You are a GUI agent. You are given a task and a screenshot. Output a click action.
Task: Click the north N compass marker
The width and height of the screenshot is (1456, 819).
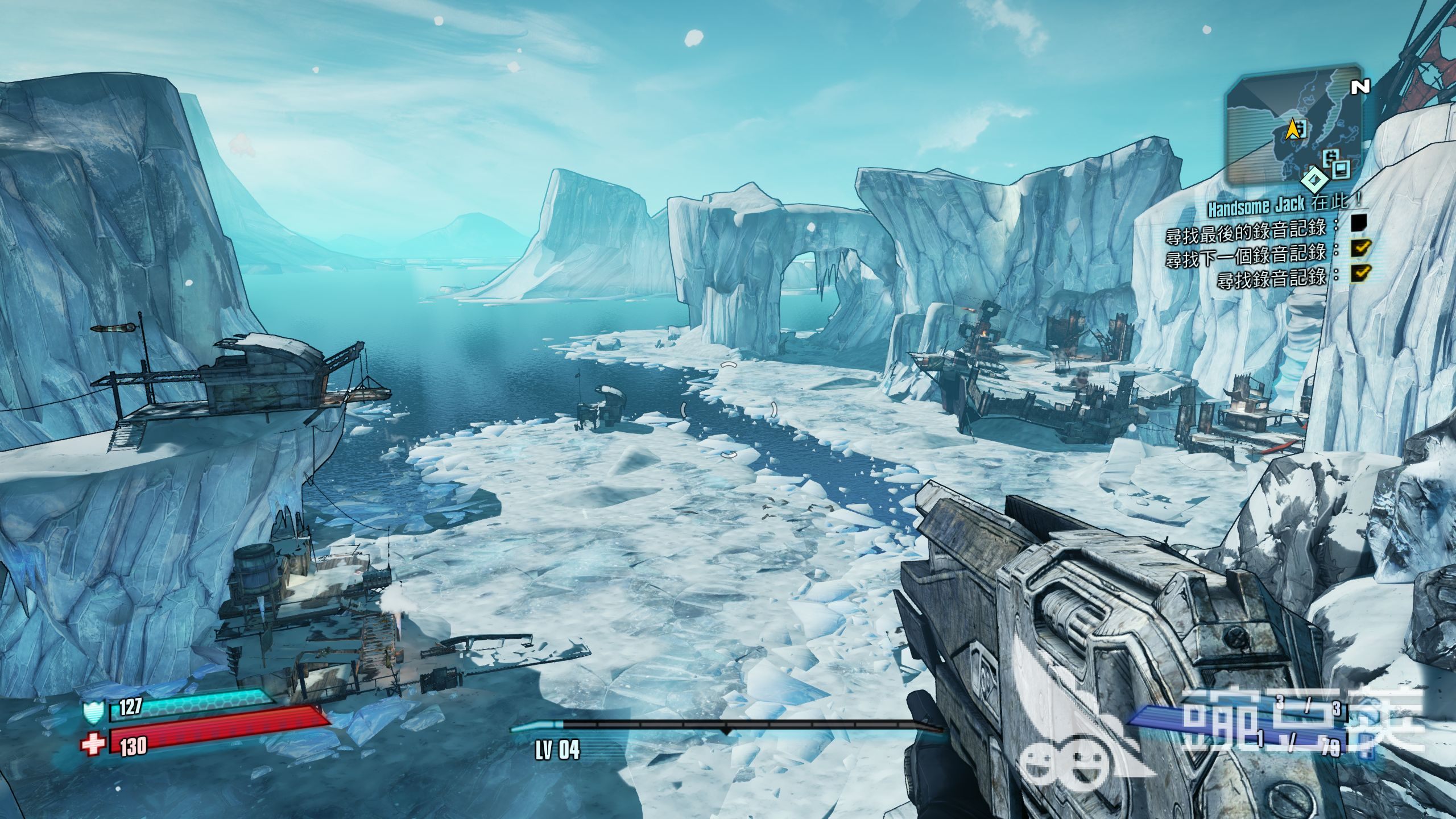click(1360, 87)
